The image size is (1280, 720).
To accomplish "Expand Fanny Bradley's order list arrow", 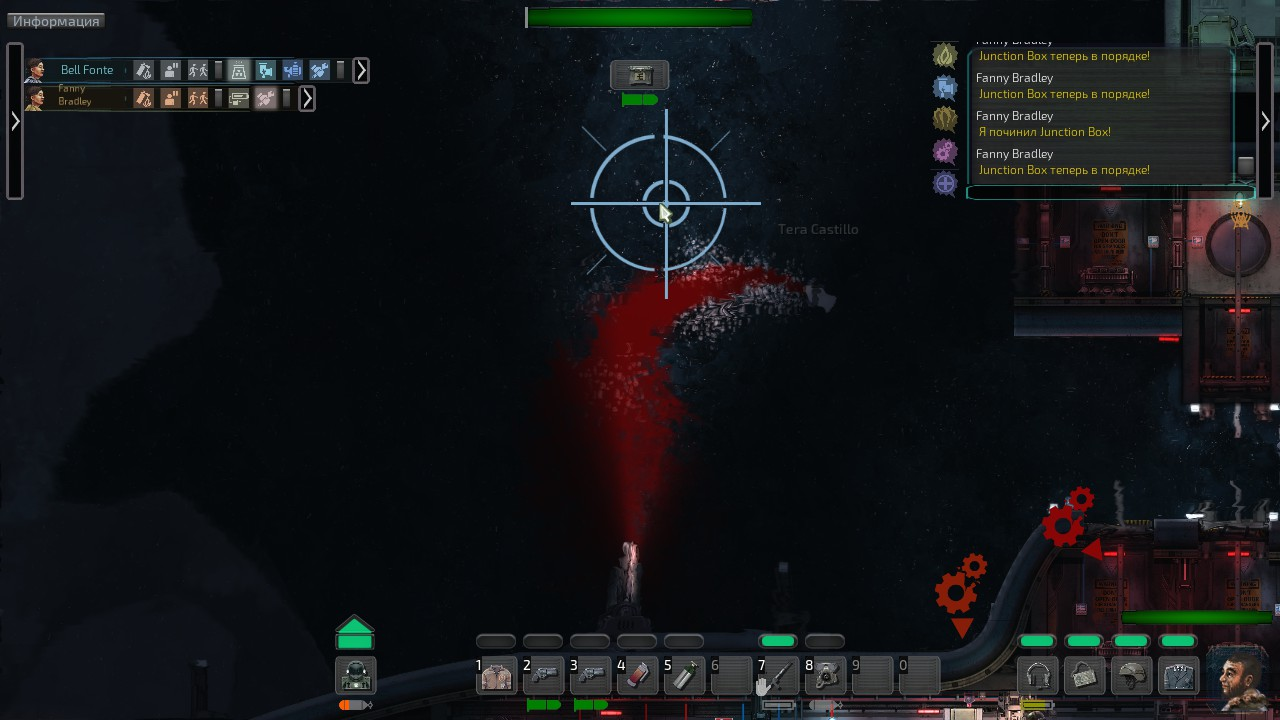I will tap(307, 98).
